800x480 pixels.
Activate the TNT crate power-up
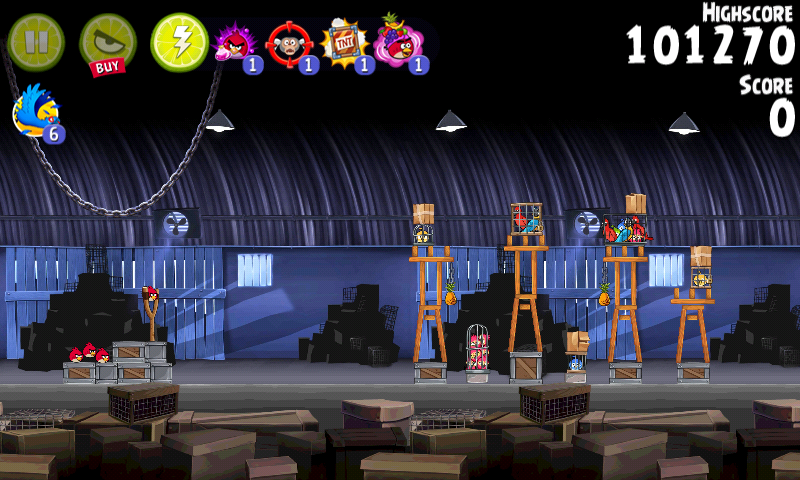tap(343, 44)
